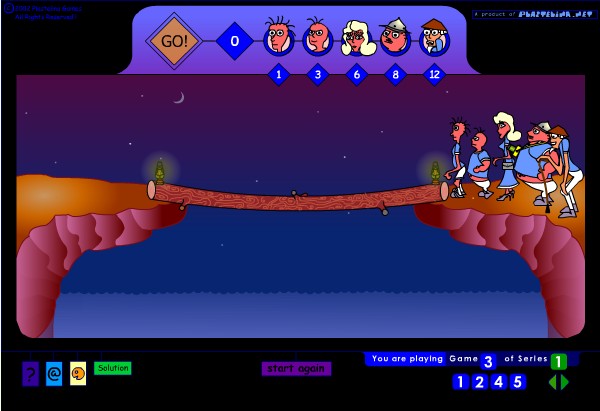Switch to game number 5
This screenshot has width=600, height=411.
[517, 381]
